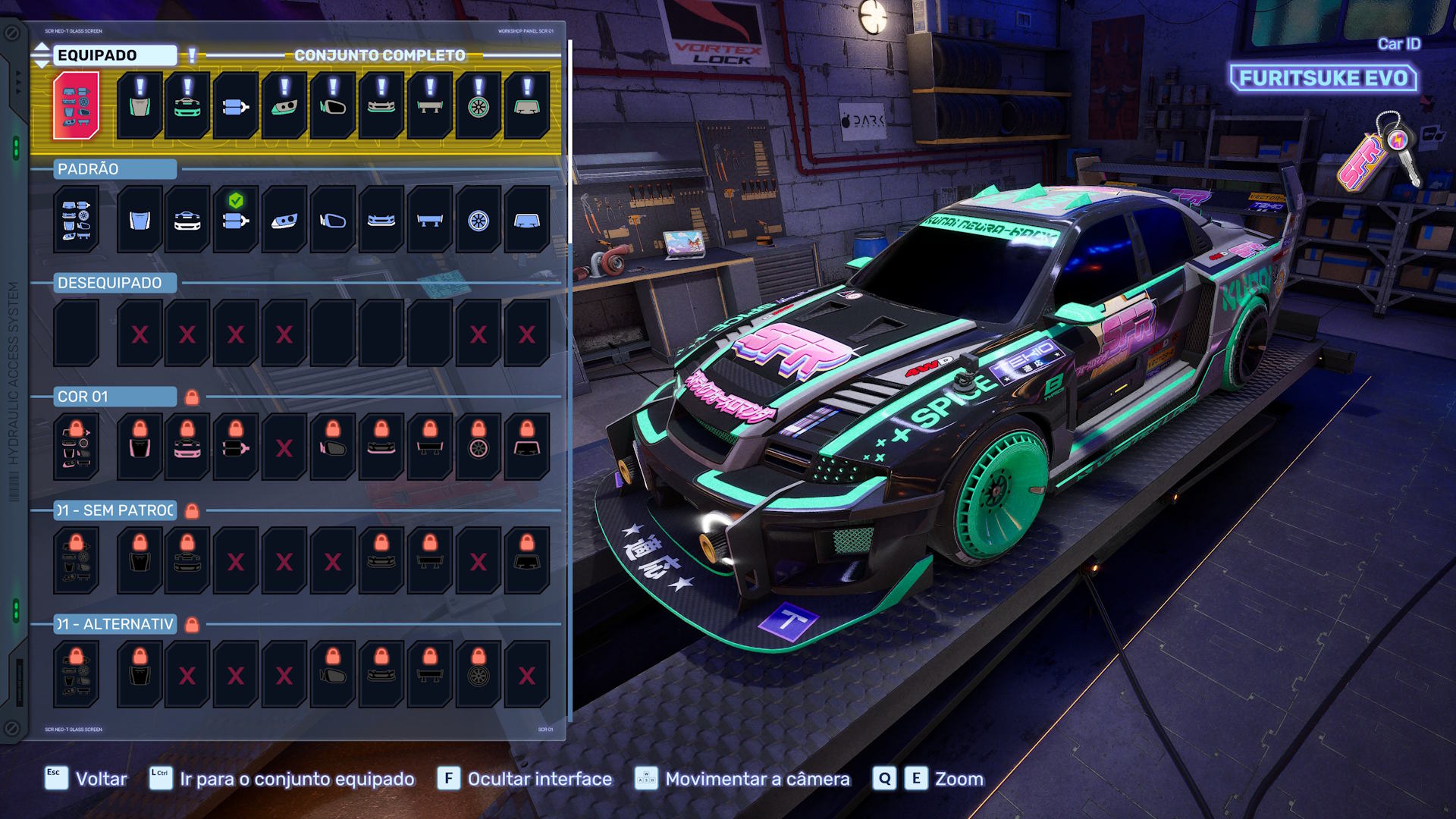Select the locked Alternativo full set
The width and height of the screenshot is (1456, 819).
76,674
